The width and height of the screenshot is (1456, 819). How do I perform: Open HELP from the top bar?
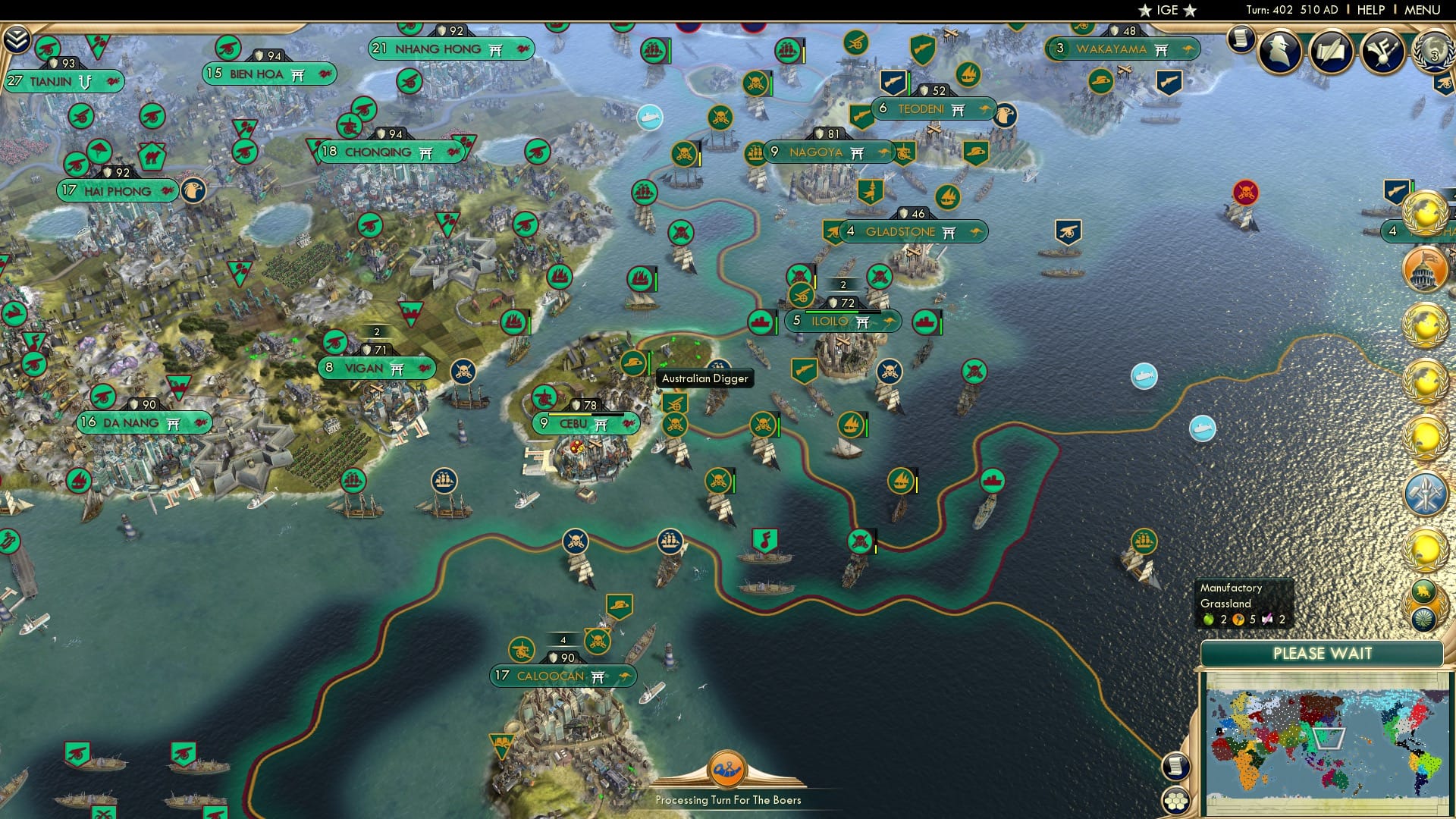point(1373,9)
